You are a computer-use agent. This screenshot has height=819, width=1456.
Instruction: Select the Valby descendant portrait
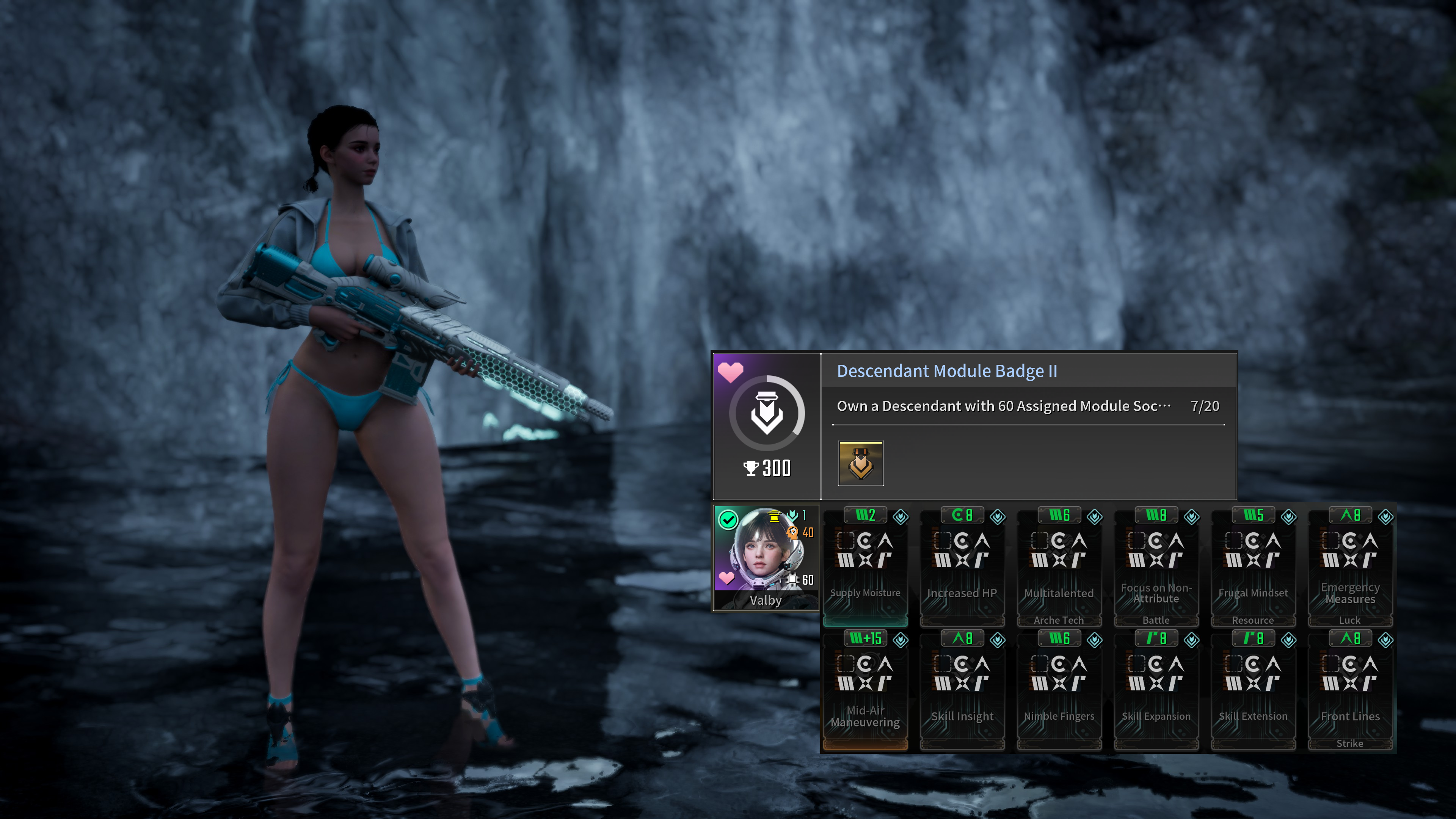point(765,557)
